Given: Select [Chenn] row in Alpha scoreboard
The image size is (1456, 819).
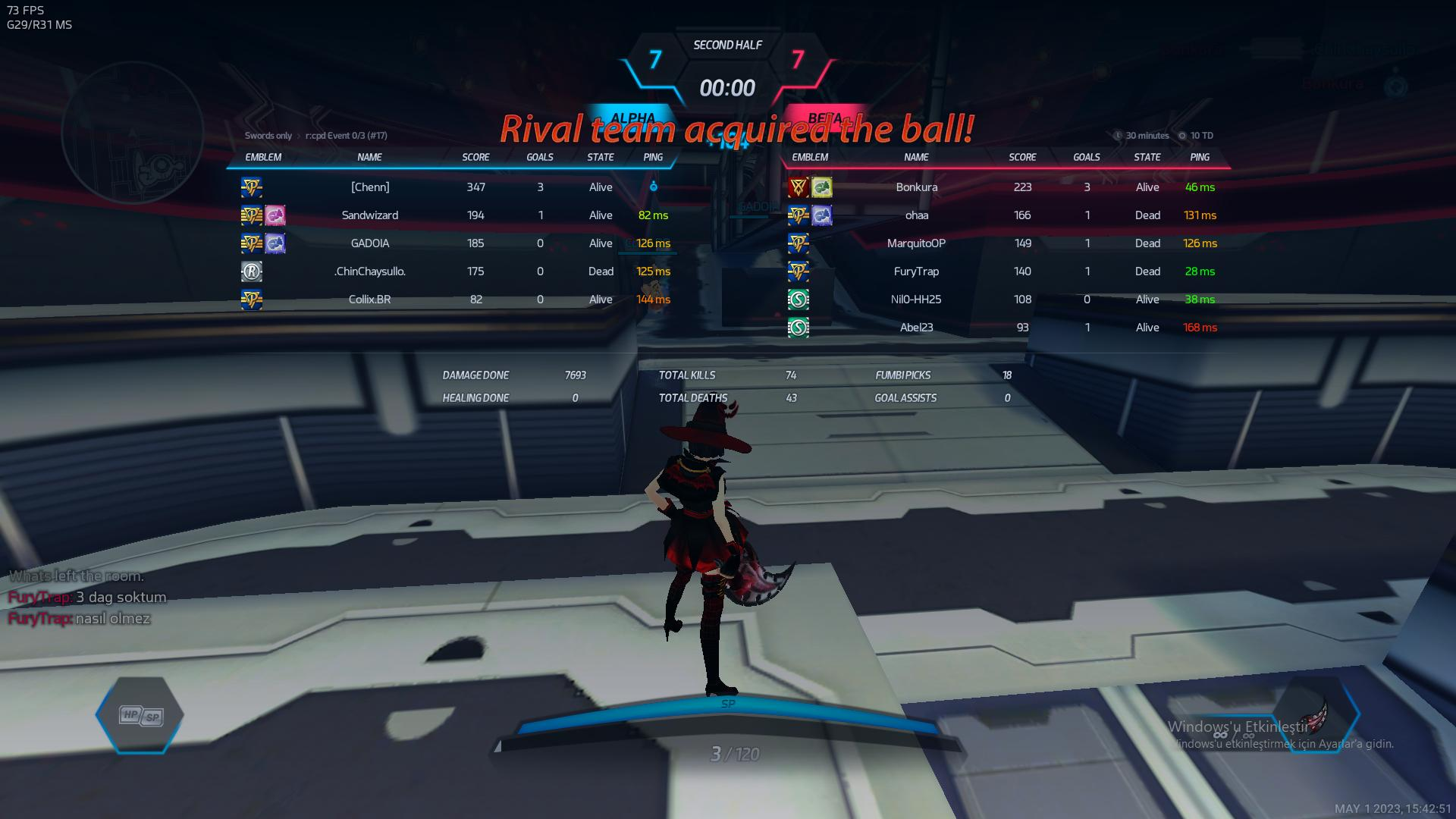Looking at the screenshot, I should [370, 187].
